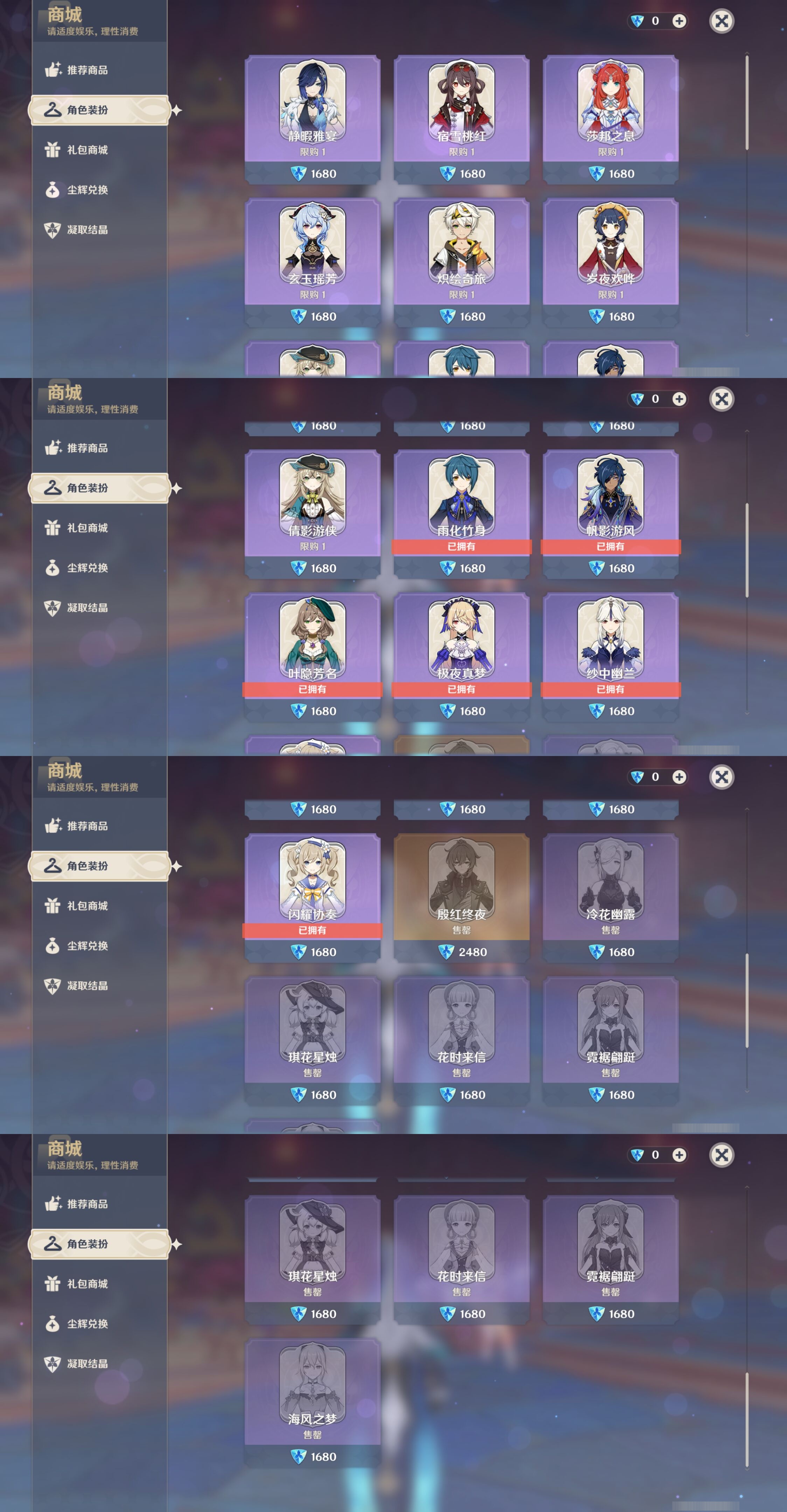The width and height of the screenshot is (787, 1512).
Task: Click the 1680 price bar under 岁夜欢哗
Action: [611, 316]
